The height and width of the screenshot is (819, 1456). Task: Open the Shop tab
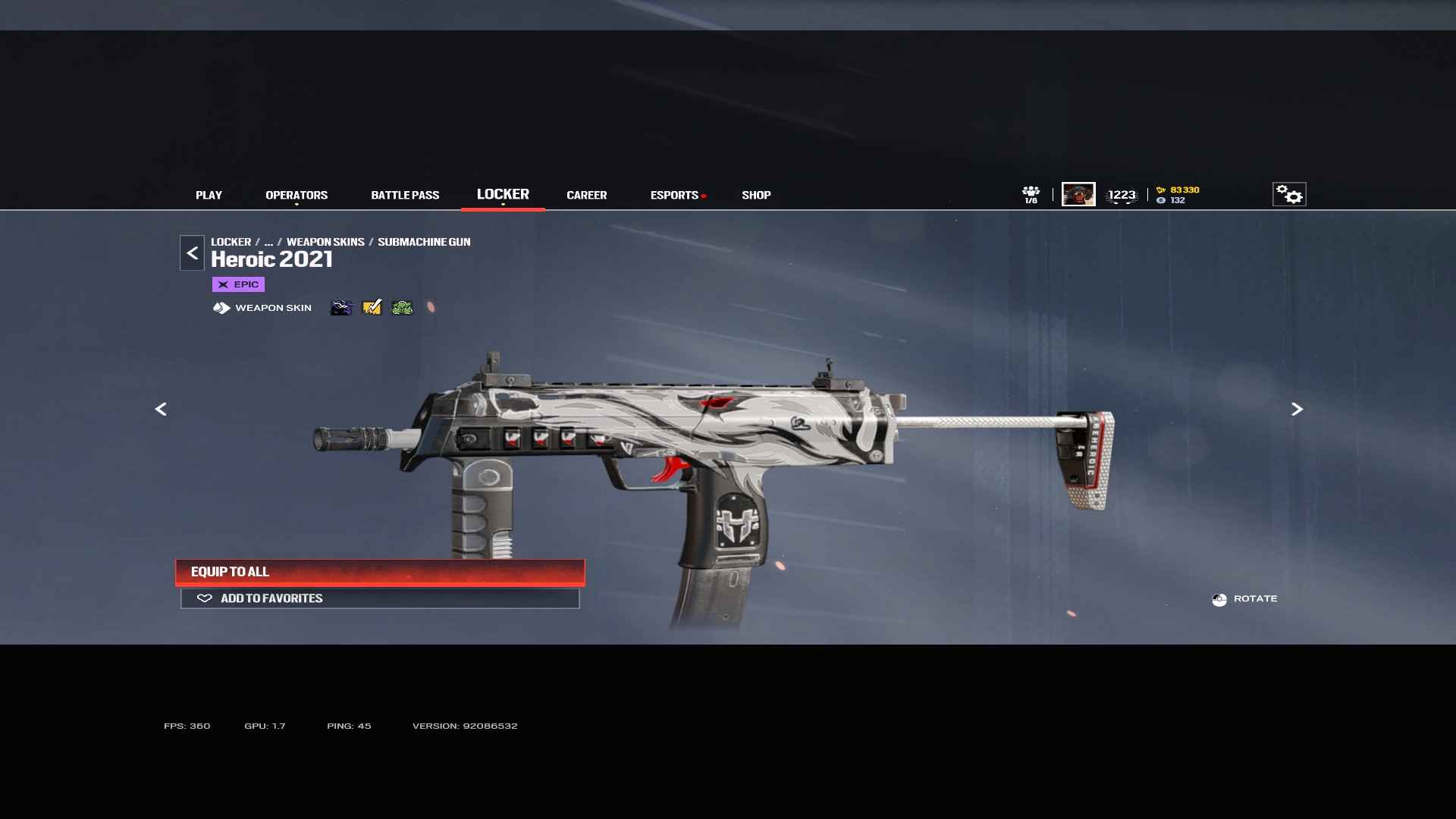coord(756,195)
